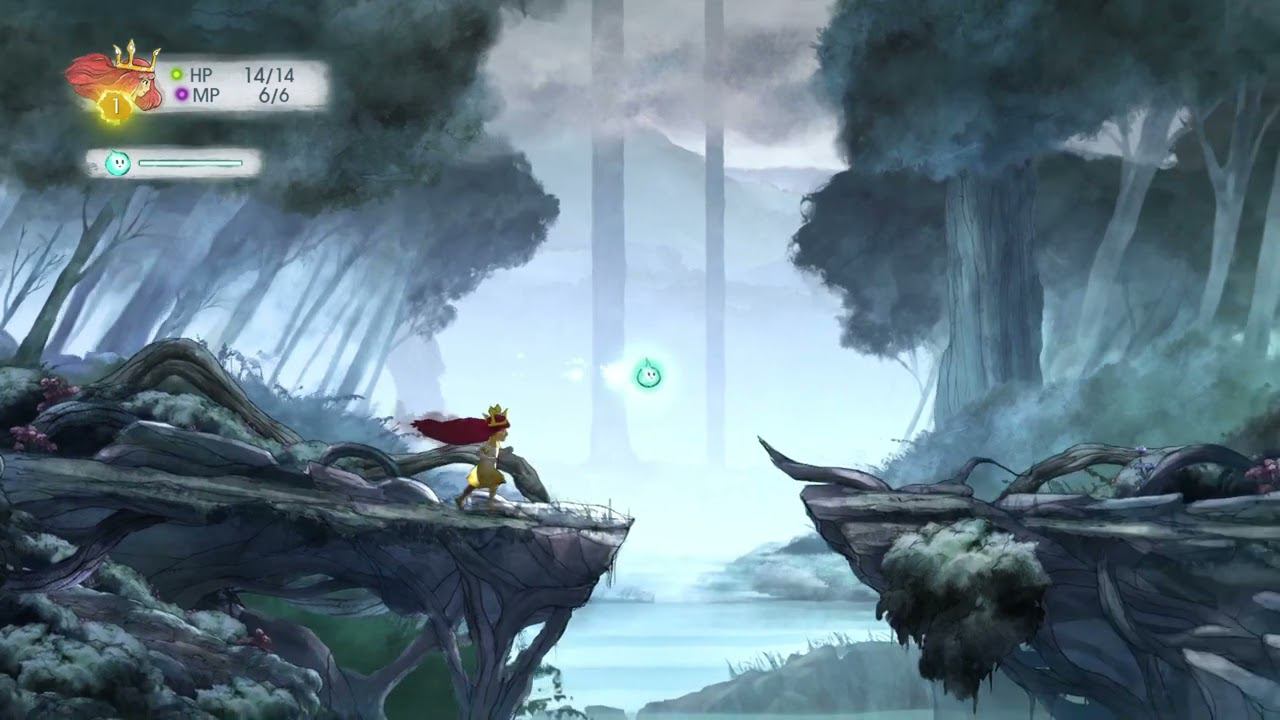Image resolution: width=1280 pixels, height=720 pixels.
Task: Select the Igniculus firefly icon
Action: (120, 160)
